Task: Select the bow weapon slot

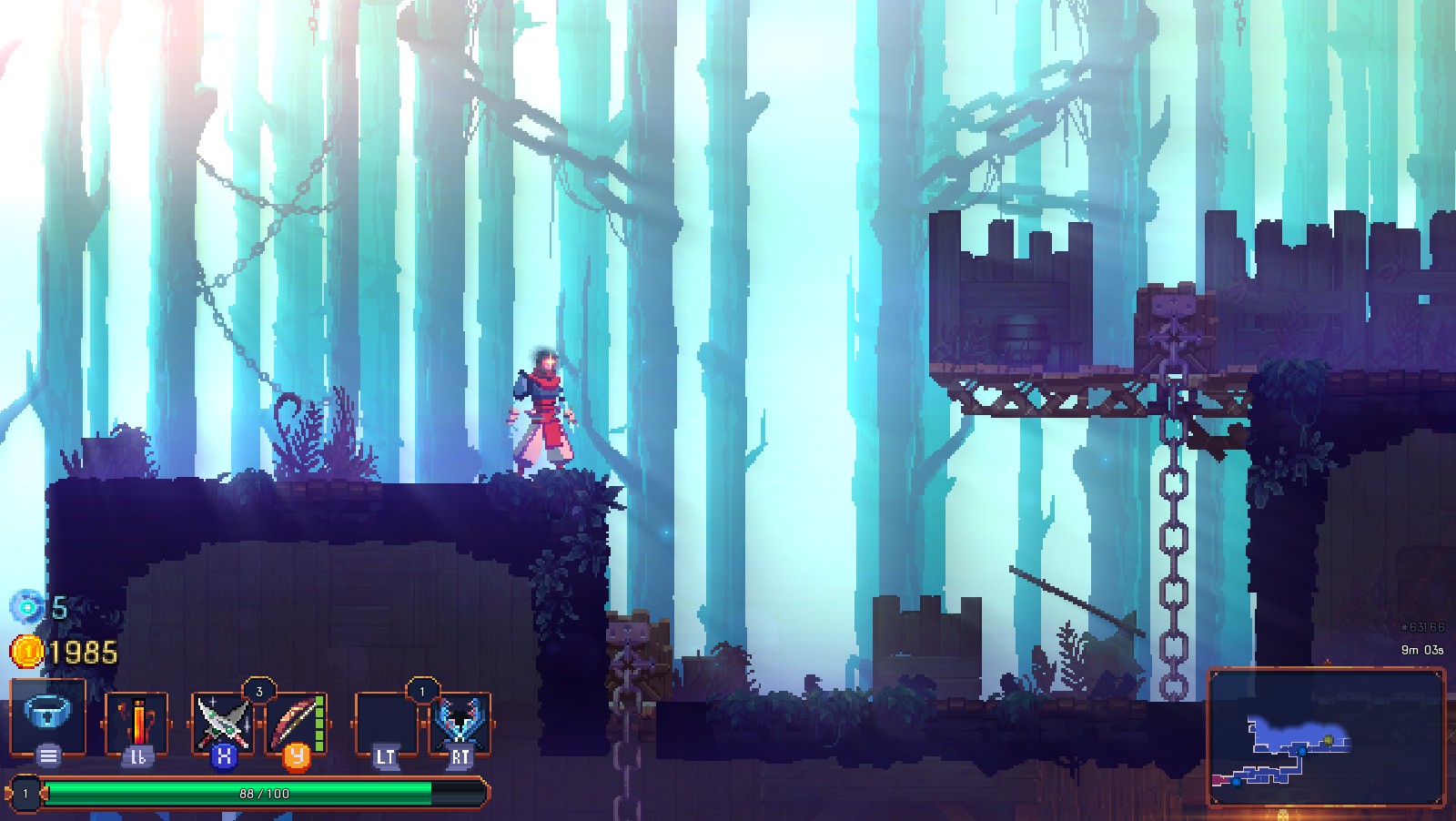Action: [297, 722]
